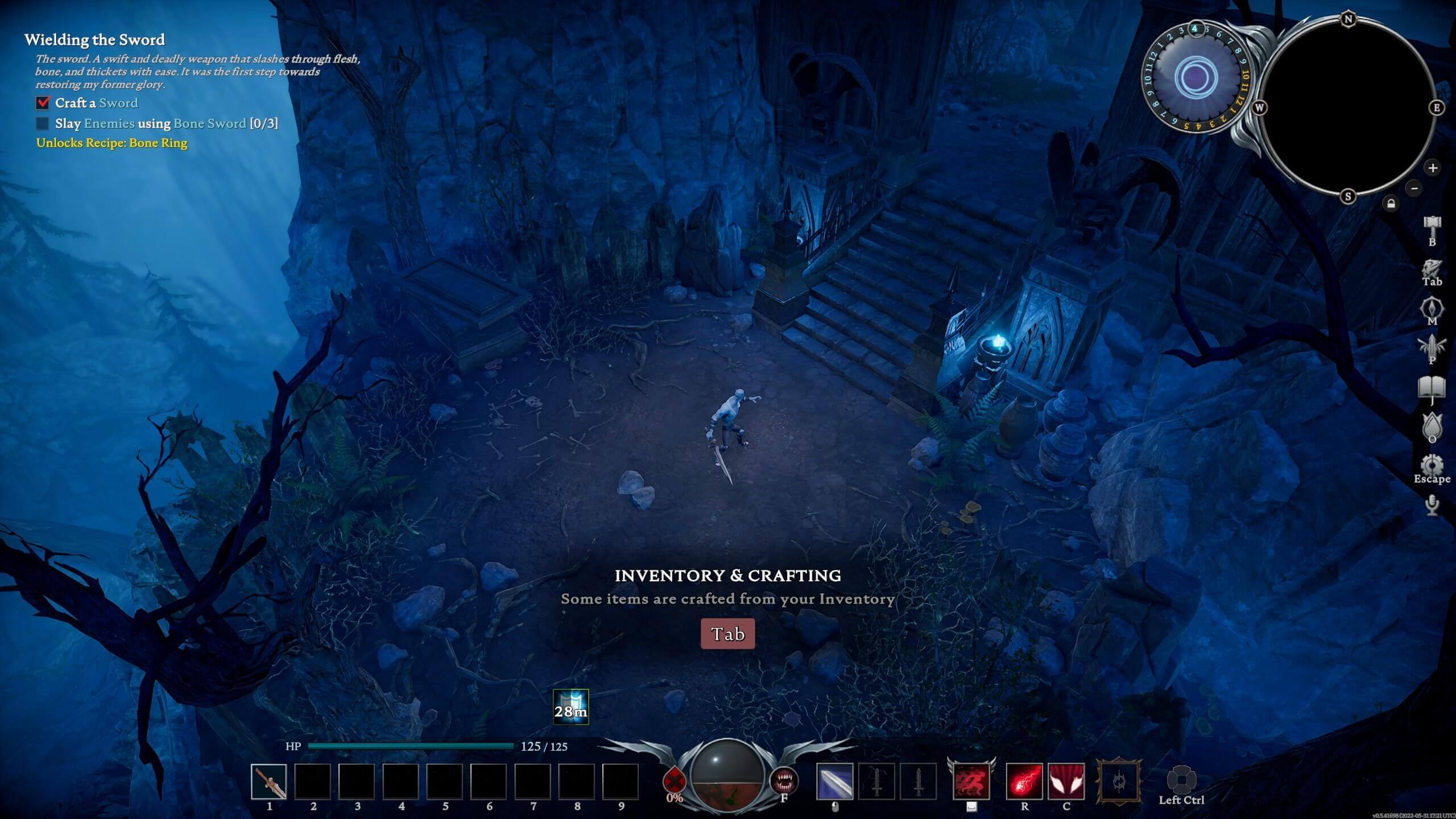Open the blood drop menu icon
Image resolution: width=1456 pixels, height=819 pixels.
coord(1432,425)
